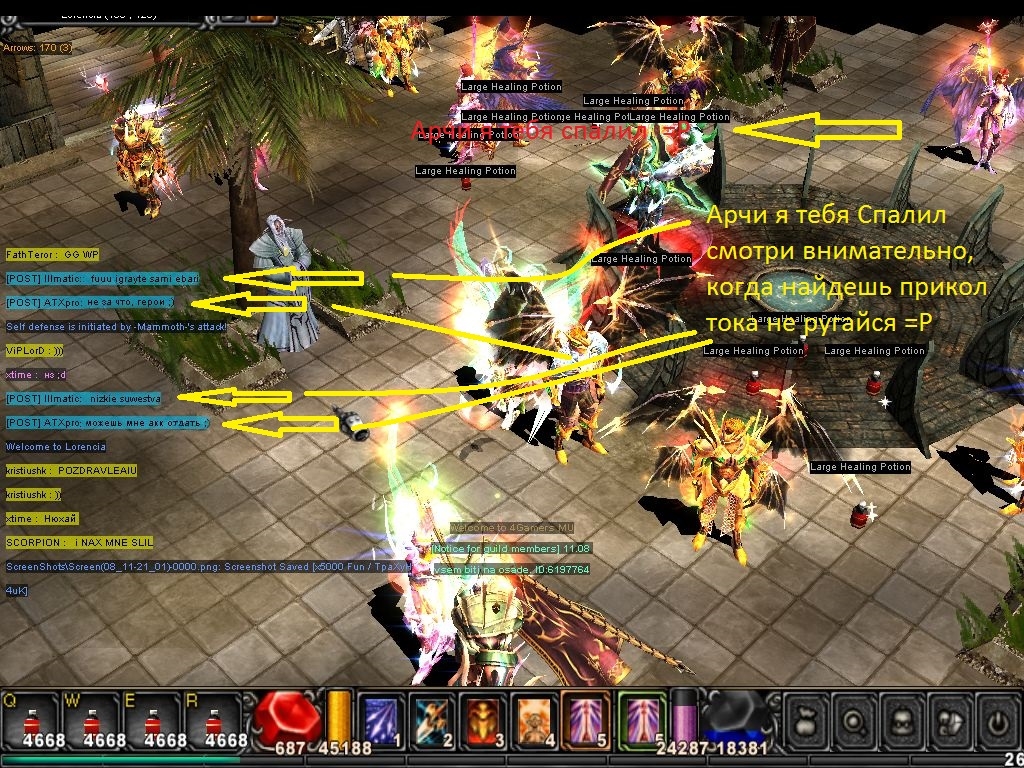Click the 'Welcome to Lorencia' chat message

coord(56,447)
